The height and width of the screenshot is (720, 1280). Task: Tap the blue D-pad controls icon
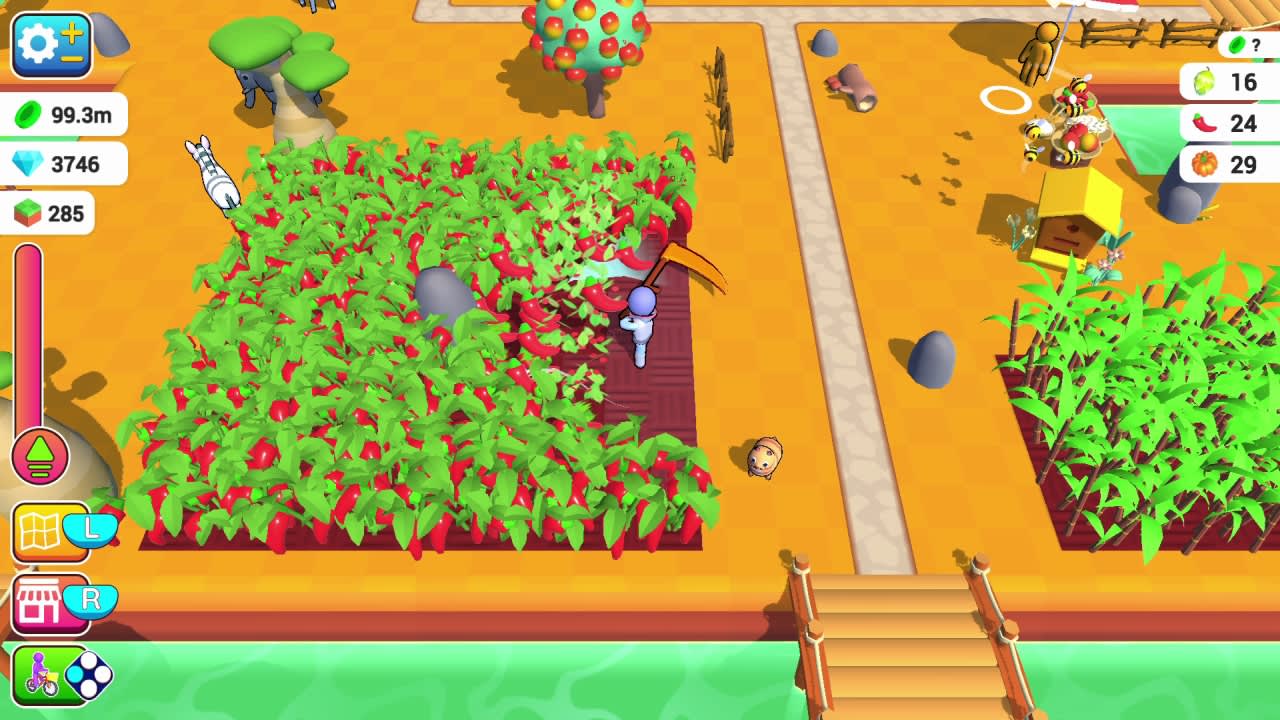[x=88, y=675]
